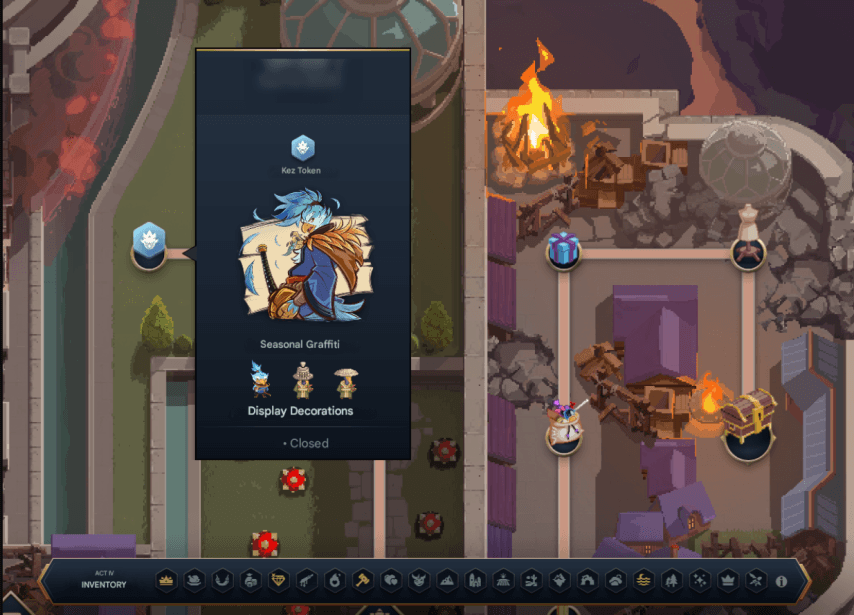
Task: Click the blue Kez display decoration
Action: tap(261, 381)
